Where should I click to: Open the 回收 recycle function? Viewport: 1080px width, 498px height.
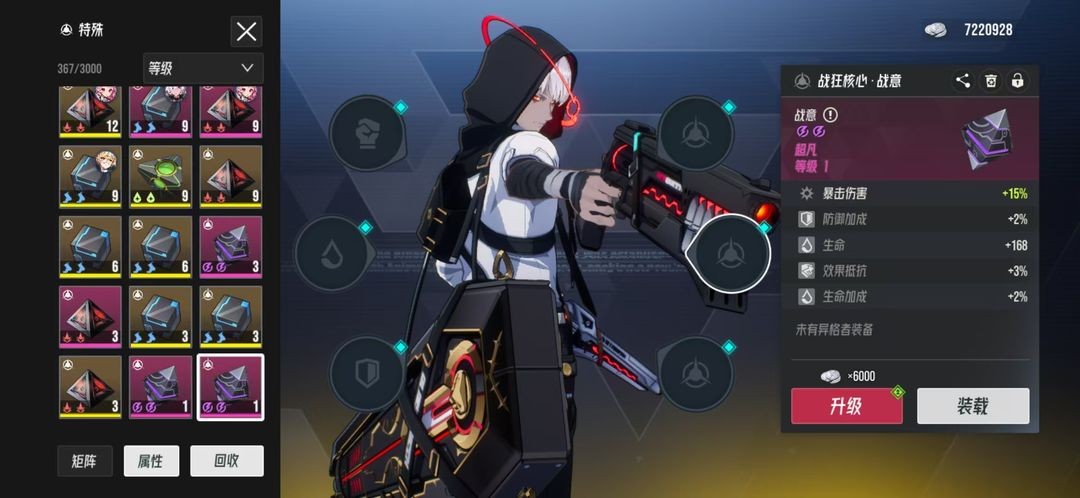(227, 461)
